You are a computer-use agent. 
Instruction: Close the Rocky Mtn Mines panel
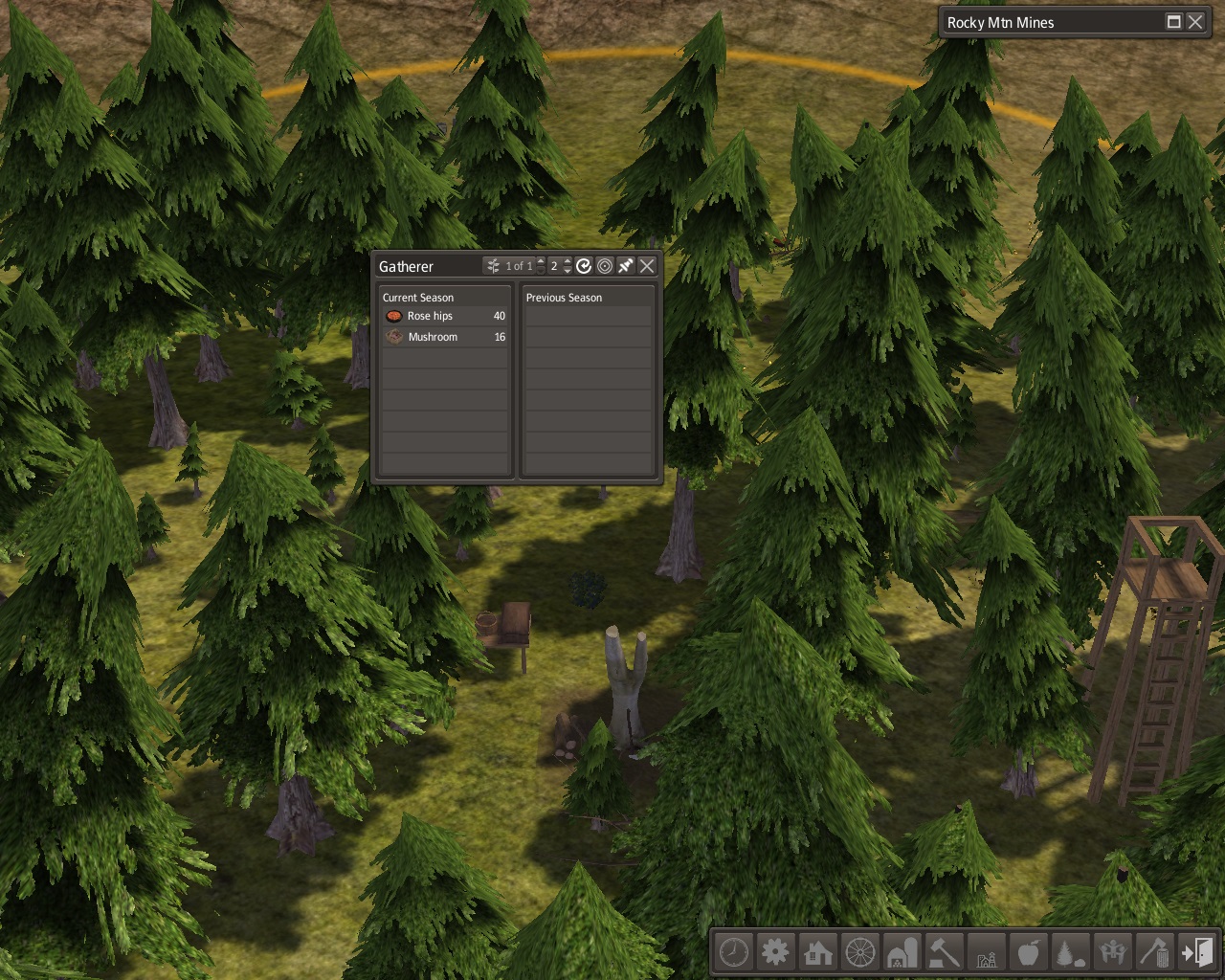pos(1195,22)
